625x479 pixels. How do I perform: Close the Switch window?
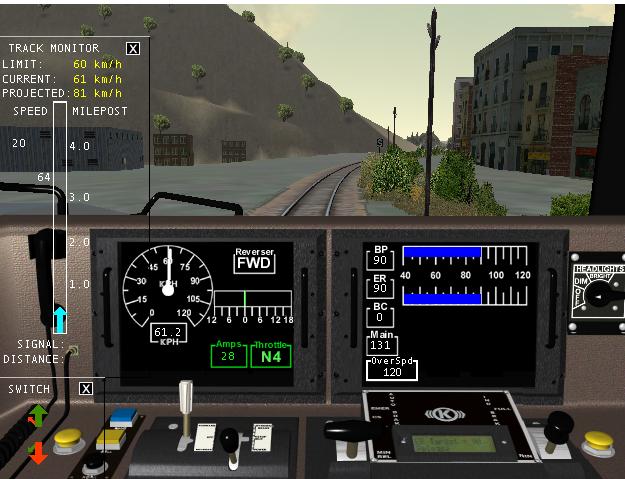(x=86, y=388)
